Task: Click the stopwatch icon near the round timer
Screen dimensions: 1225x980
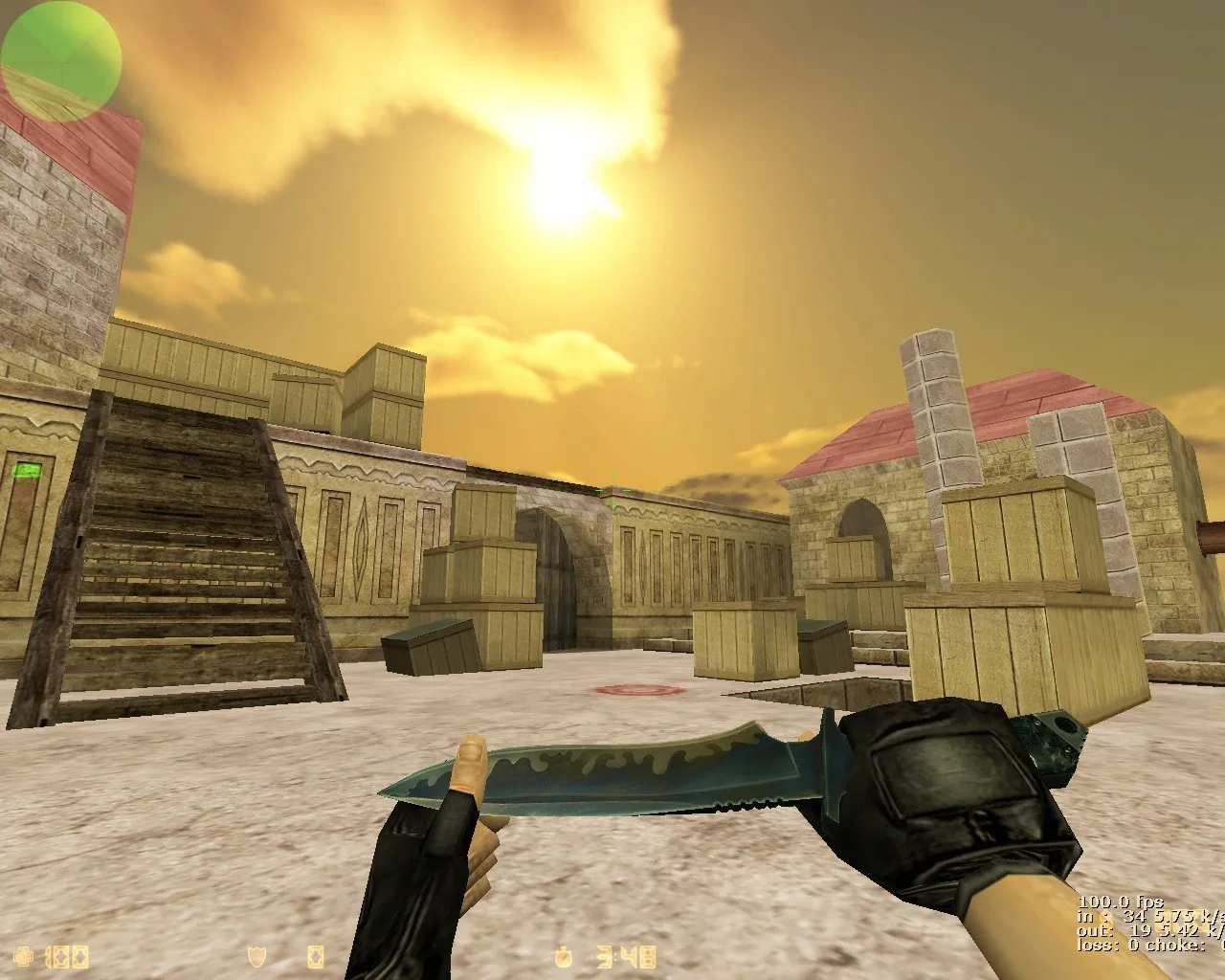Action: pos(564,957)
